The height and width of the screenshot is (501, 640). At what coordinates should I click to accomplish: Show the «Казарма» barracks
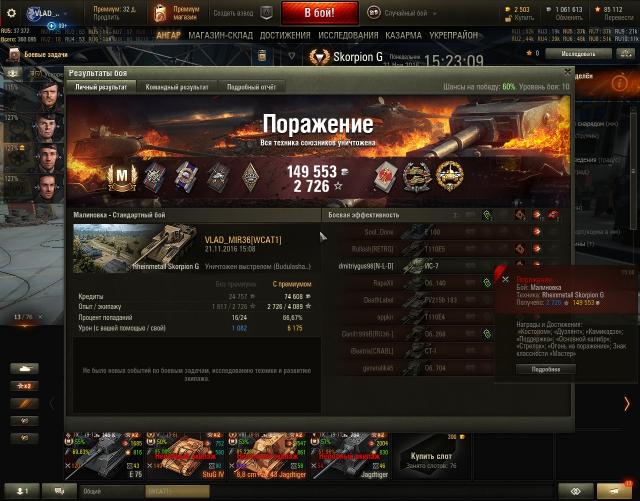coord(403,34)
